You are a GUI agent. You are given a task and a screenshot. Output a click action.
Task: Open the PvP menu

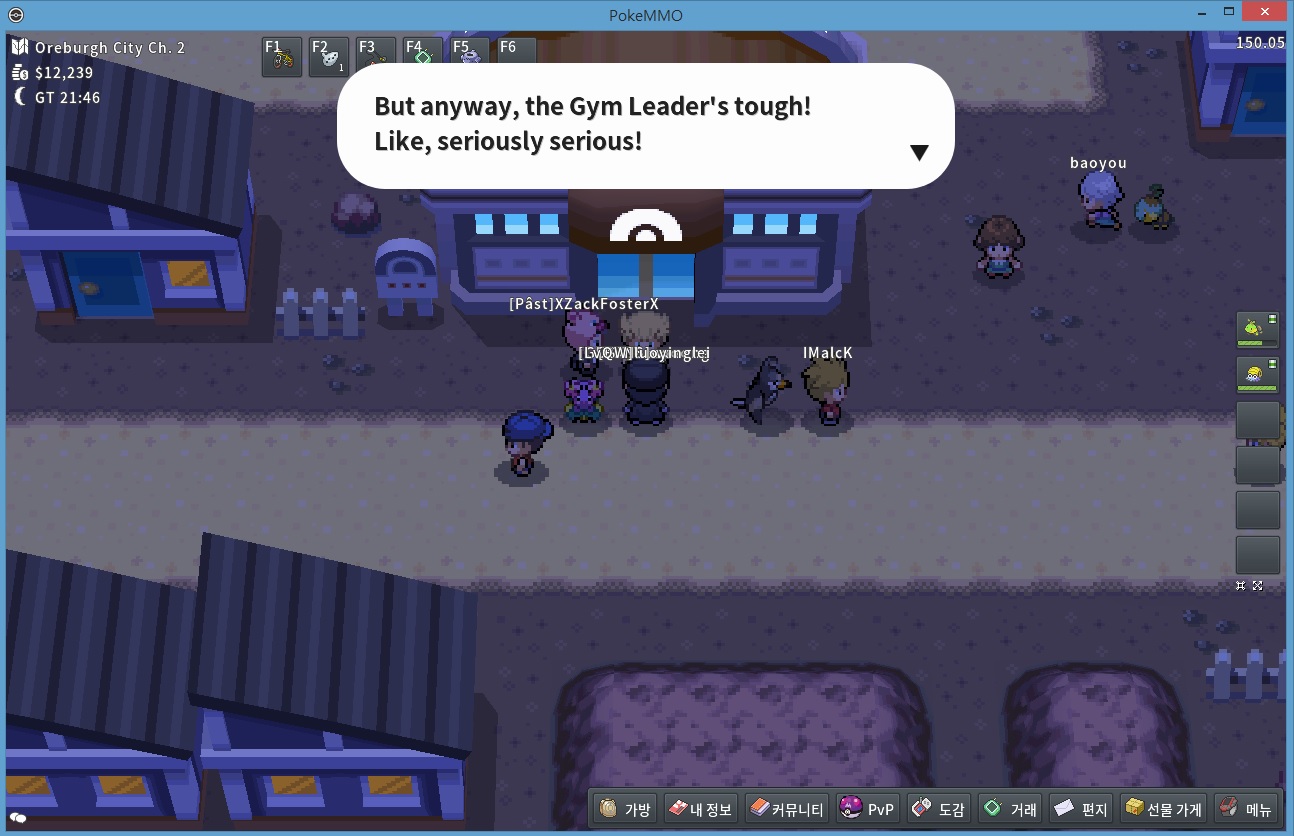click(x=868, y=809)
